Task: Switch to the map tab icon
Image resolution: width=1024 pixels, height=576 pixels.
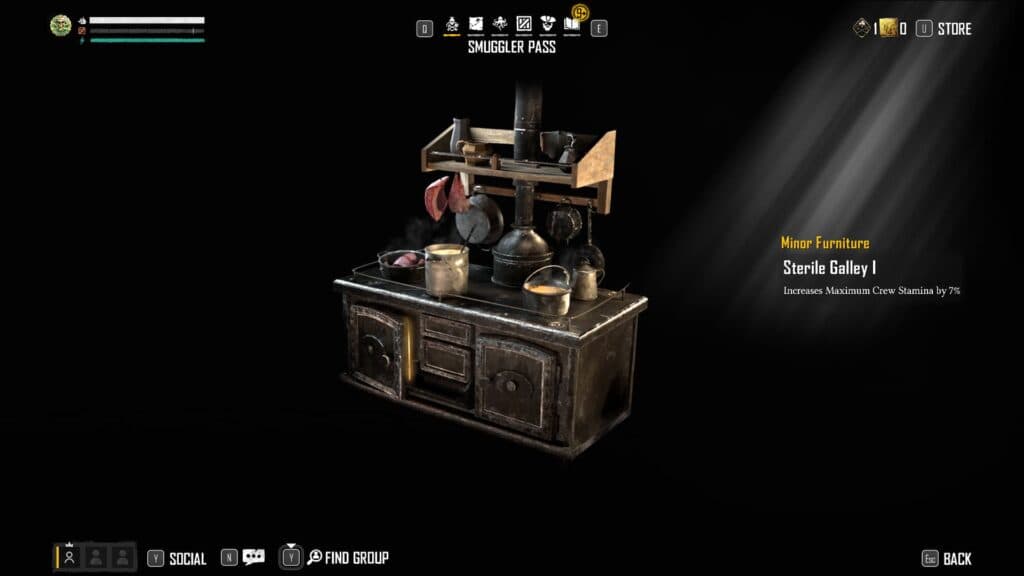Action: point(476,24)
